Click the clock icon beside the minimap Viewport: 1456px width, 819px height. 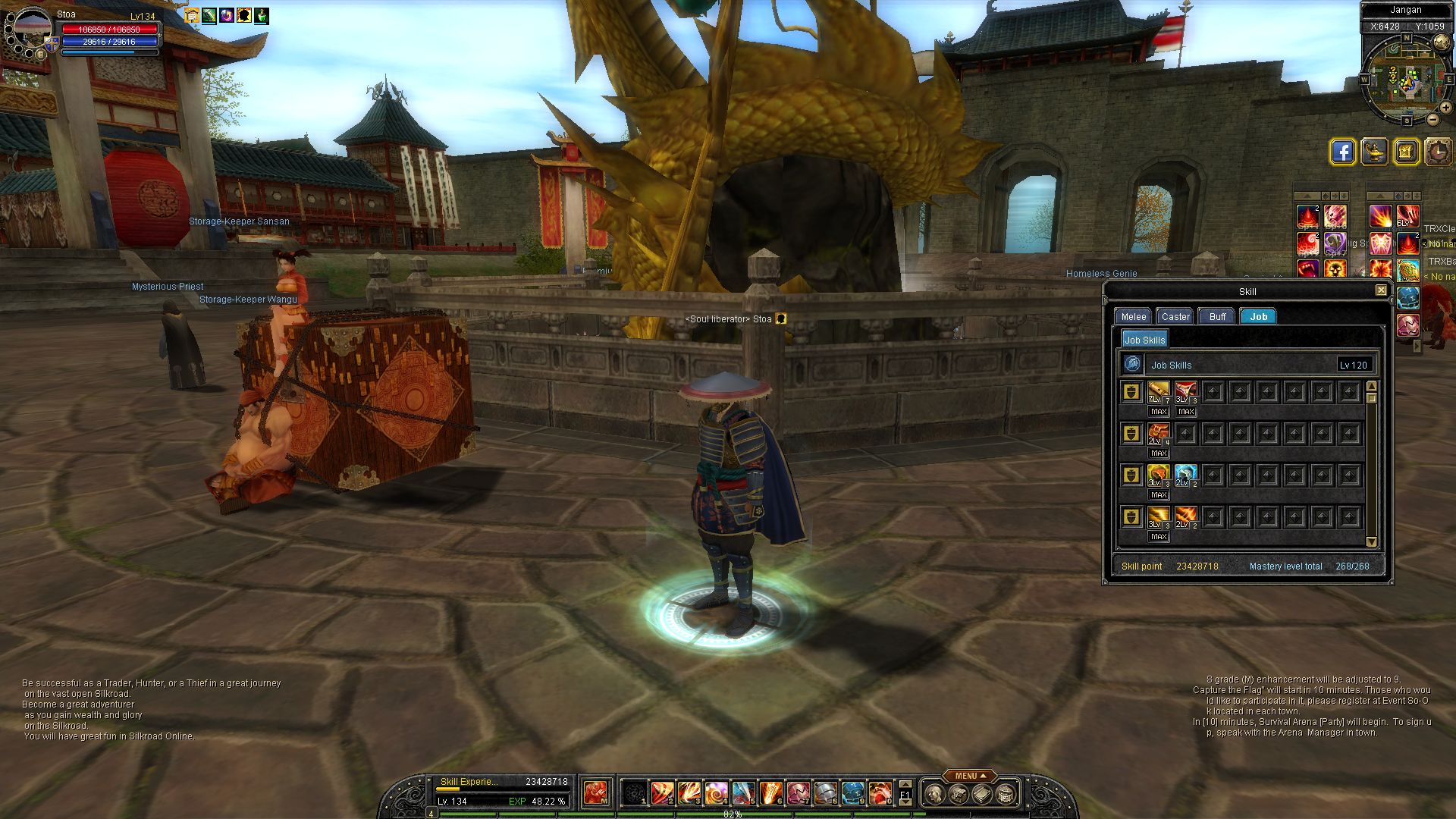coord(1438,152)
